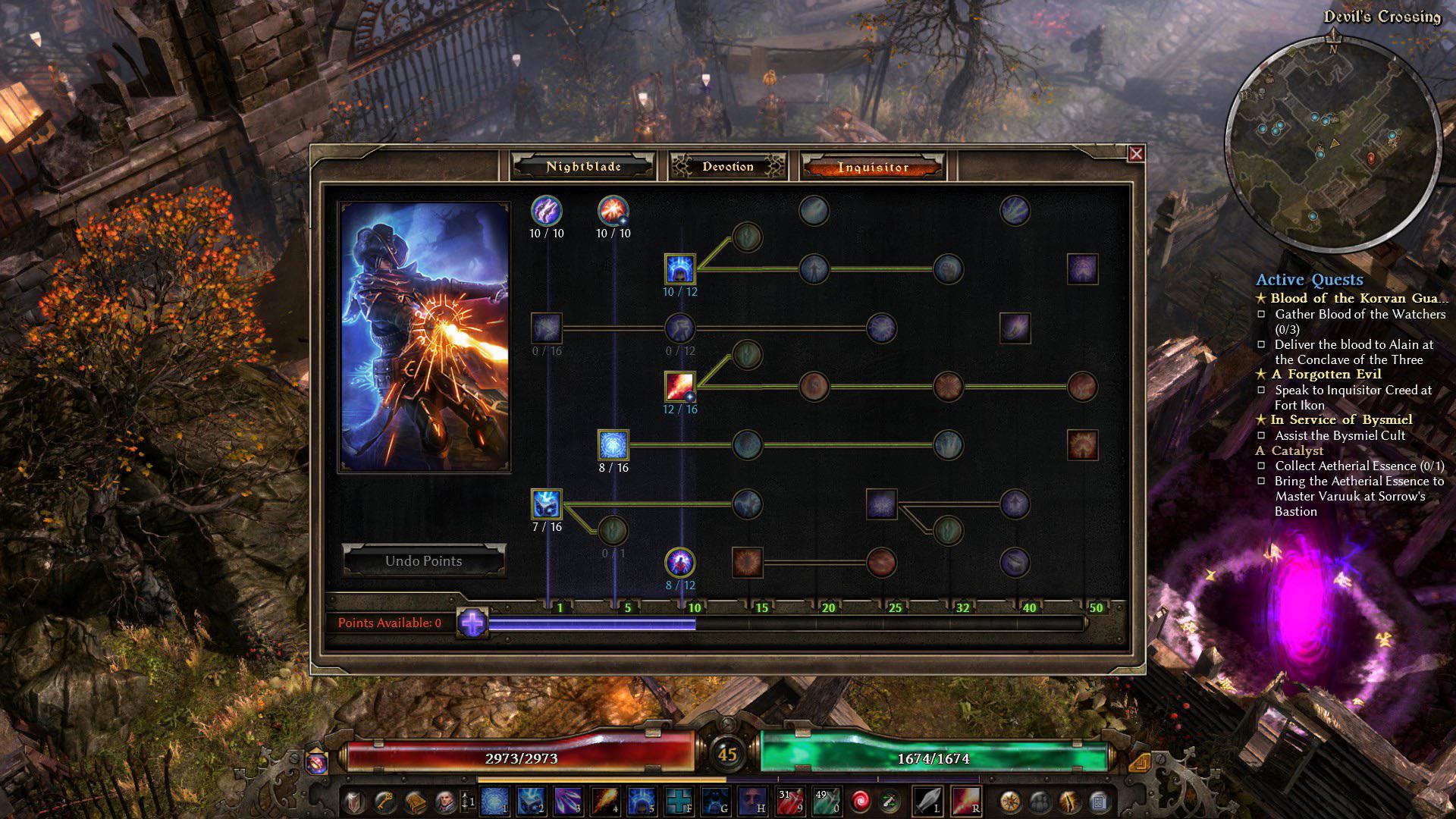Click the Undo Points button
1456x819 pixels.
[x=423, y=561]
